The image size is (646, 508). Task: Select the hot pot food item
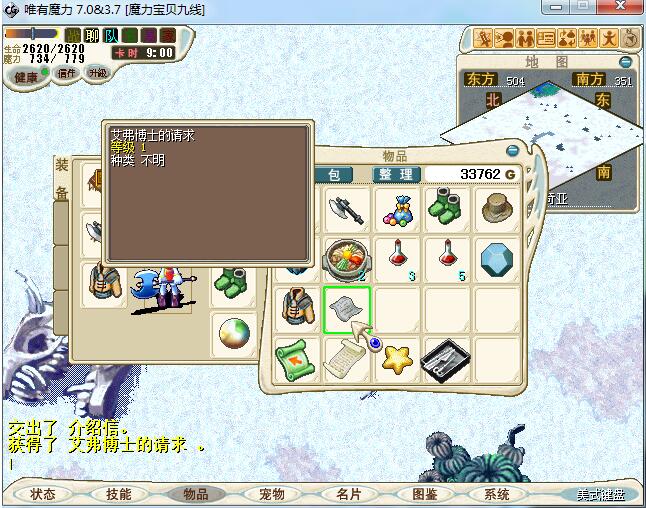347,258
